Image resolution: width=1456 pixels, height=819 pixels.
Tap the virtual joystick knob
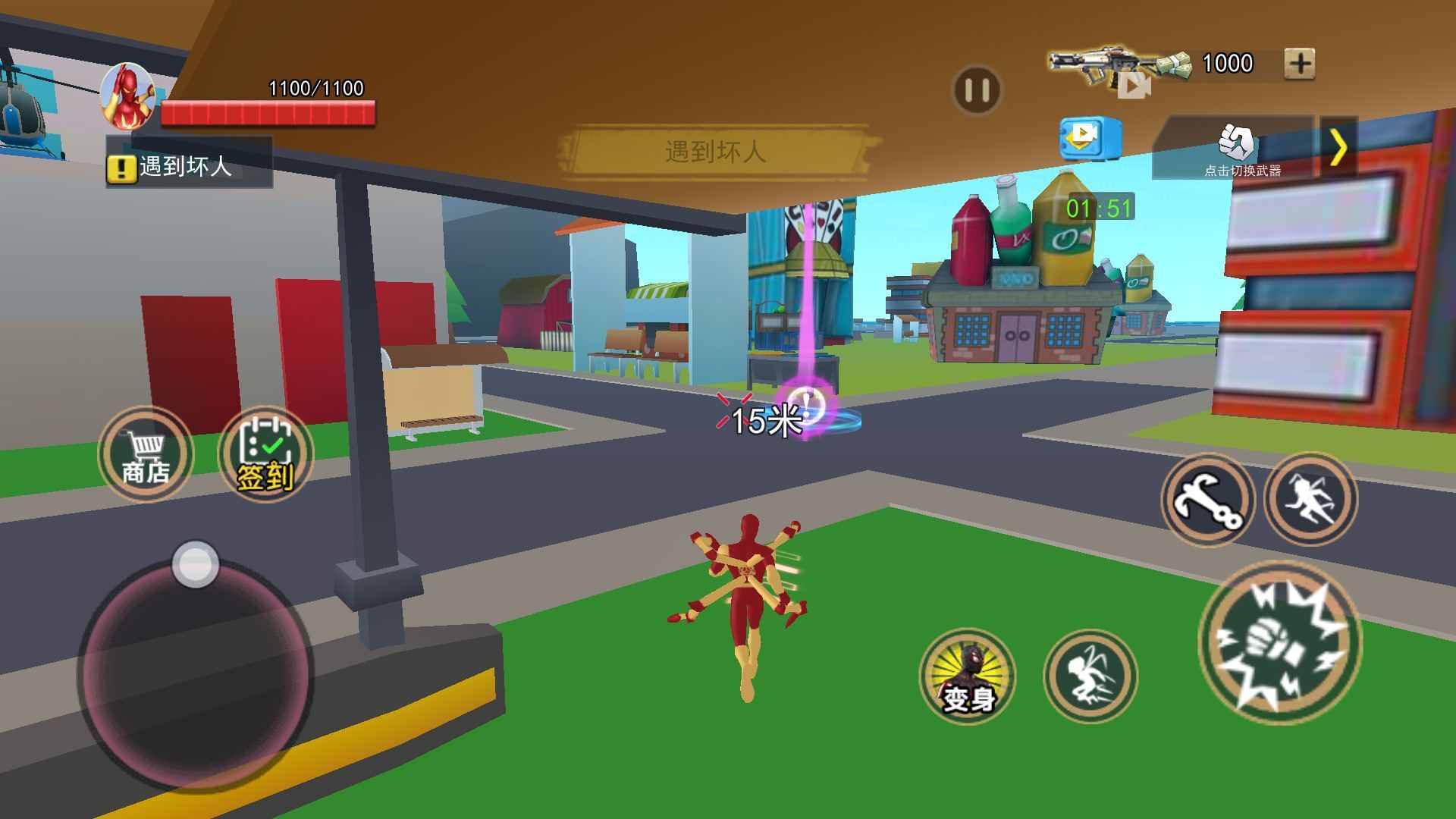point(196,564)
